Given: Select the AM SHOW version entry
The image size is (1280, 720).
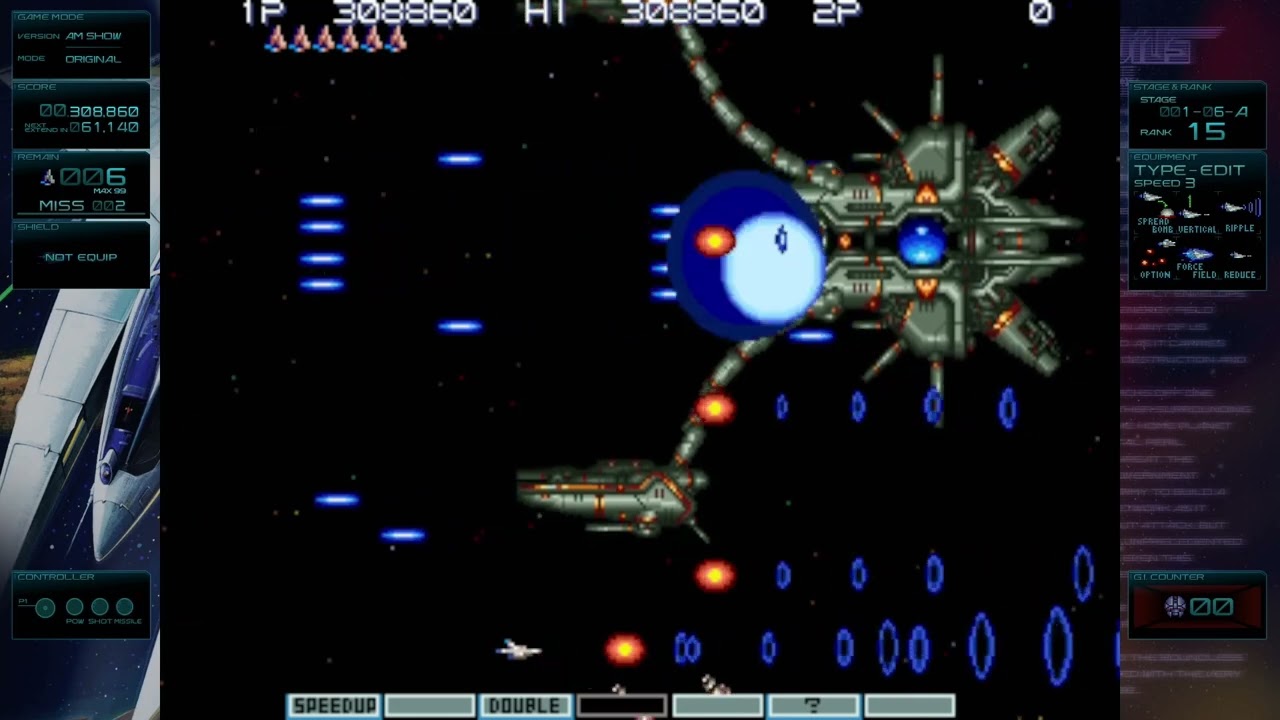Looking at the screenshot, I should tap(95, 36).
